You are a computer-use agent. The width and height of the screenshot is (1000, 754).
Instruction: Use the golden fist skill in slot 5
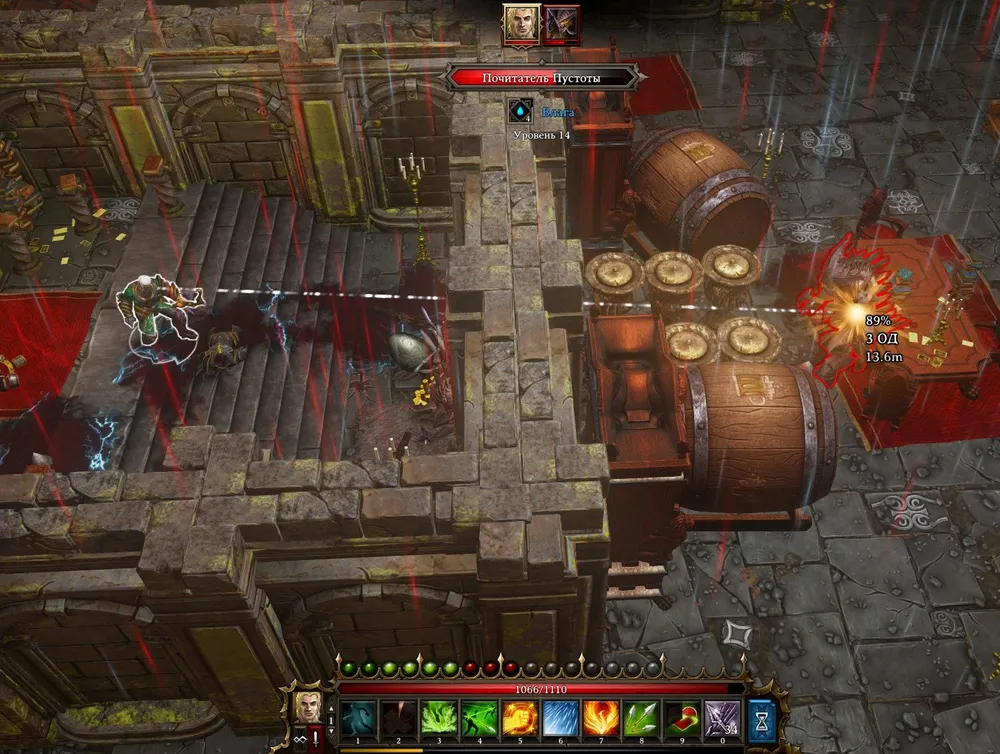click(521, 719)
